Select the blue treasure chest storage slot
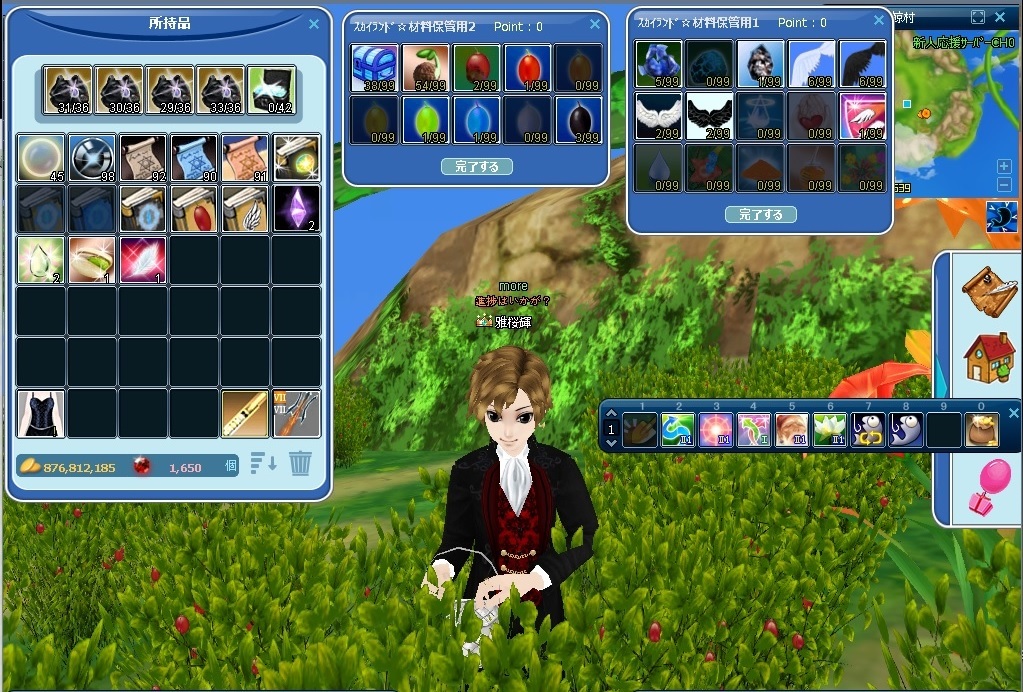 point(375,68)
